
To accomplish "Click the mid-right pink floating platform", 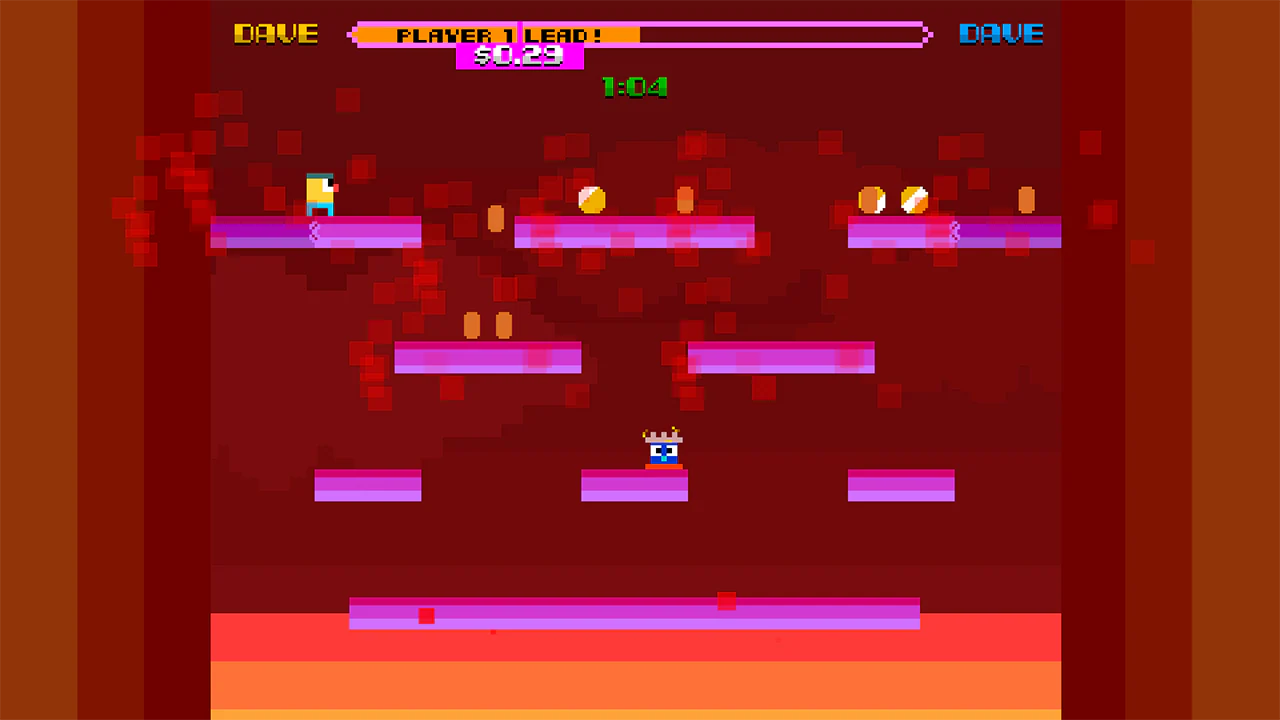I will click(x=780, y=358).
